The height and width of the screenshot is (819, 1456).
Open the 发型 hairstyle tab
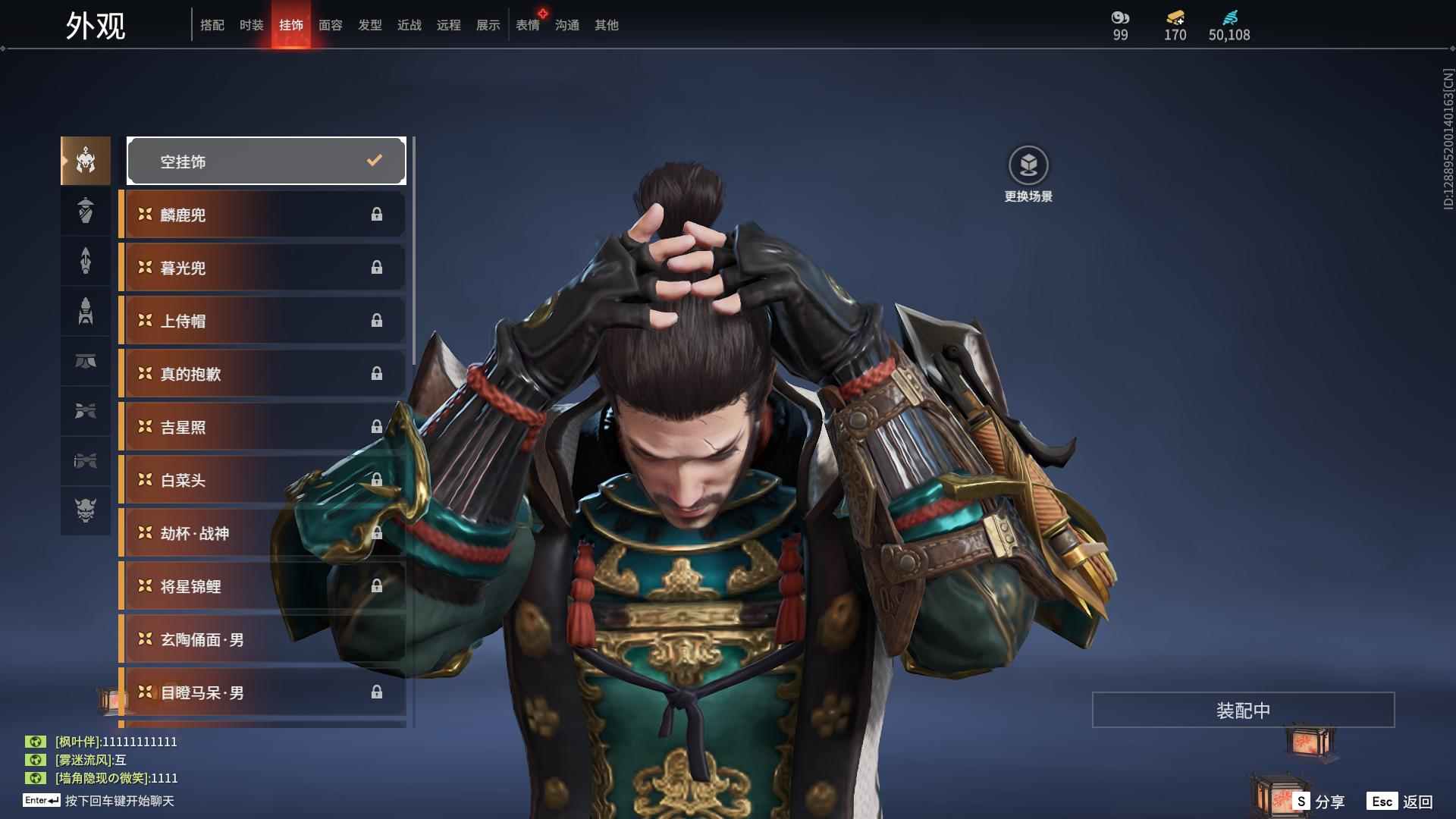pyautogui.click(x=369, y=25)
